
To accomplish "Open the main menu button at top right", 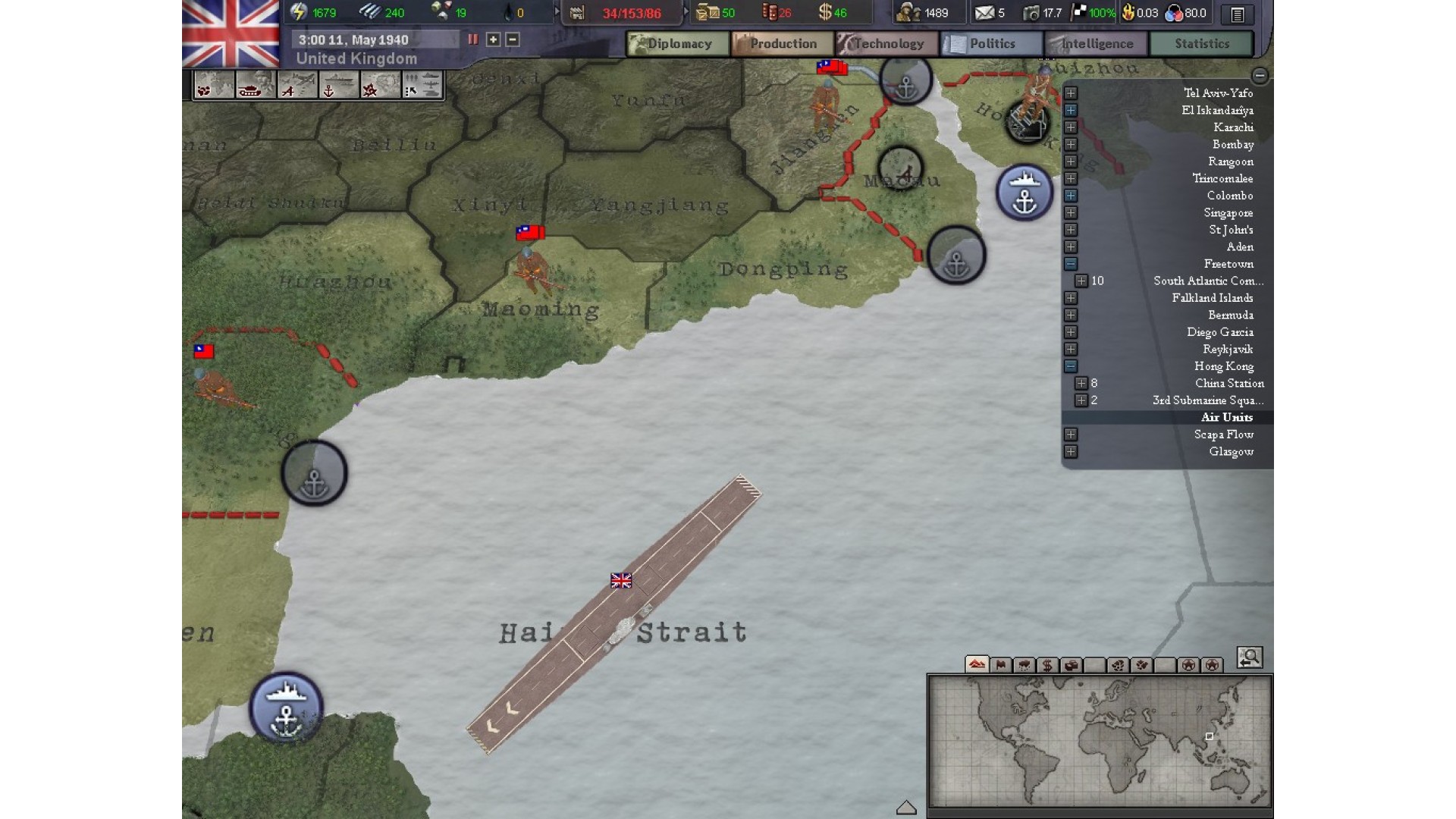I will point(1238,14).
